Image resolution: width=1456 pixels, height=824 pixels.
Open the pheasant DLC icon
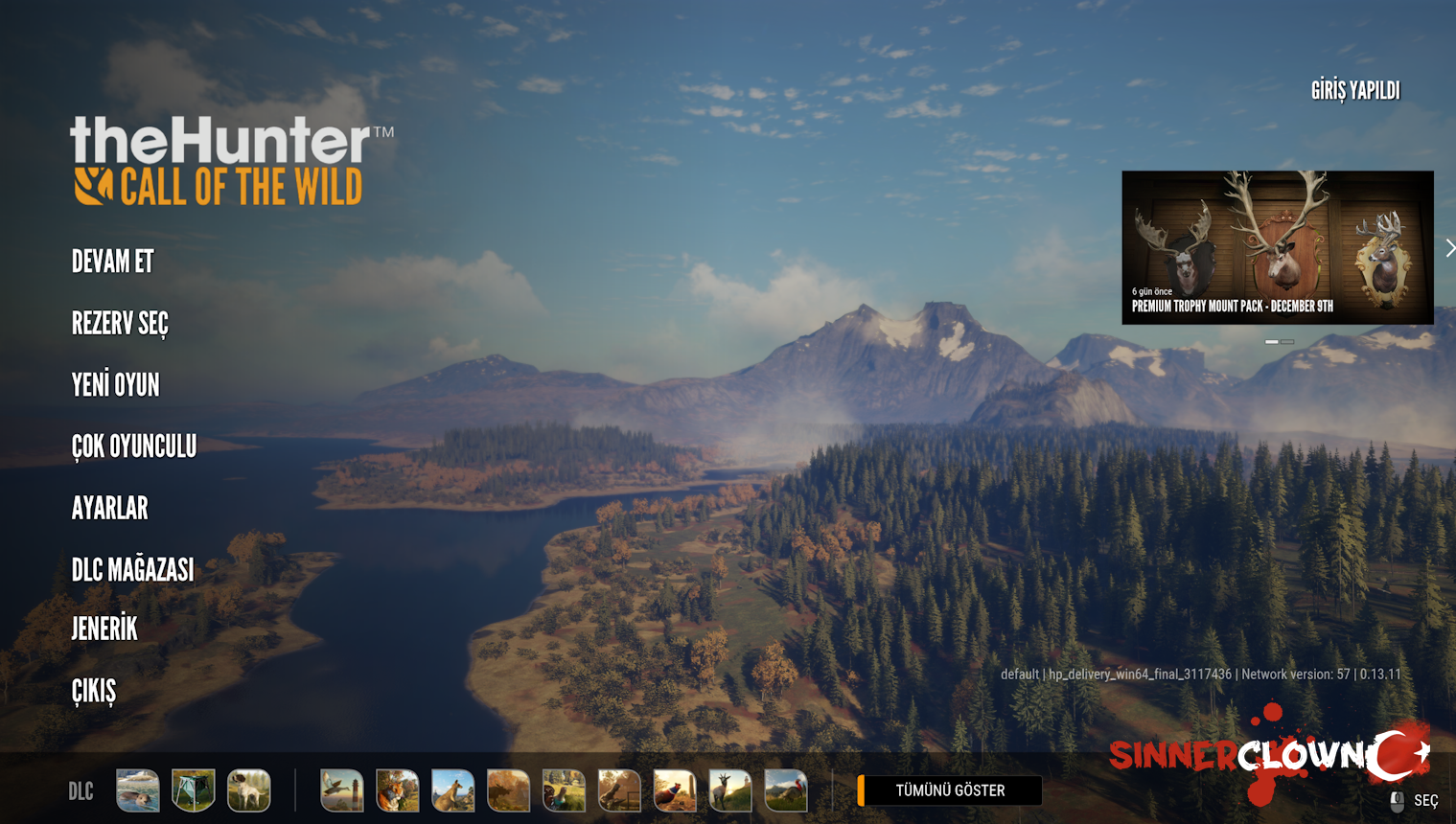(x=675, y=790)
